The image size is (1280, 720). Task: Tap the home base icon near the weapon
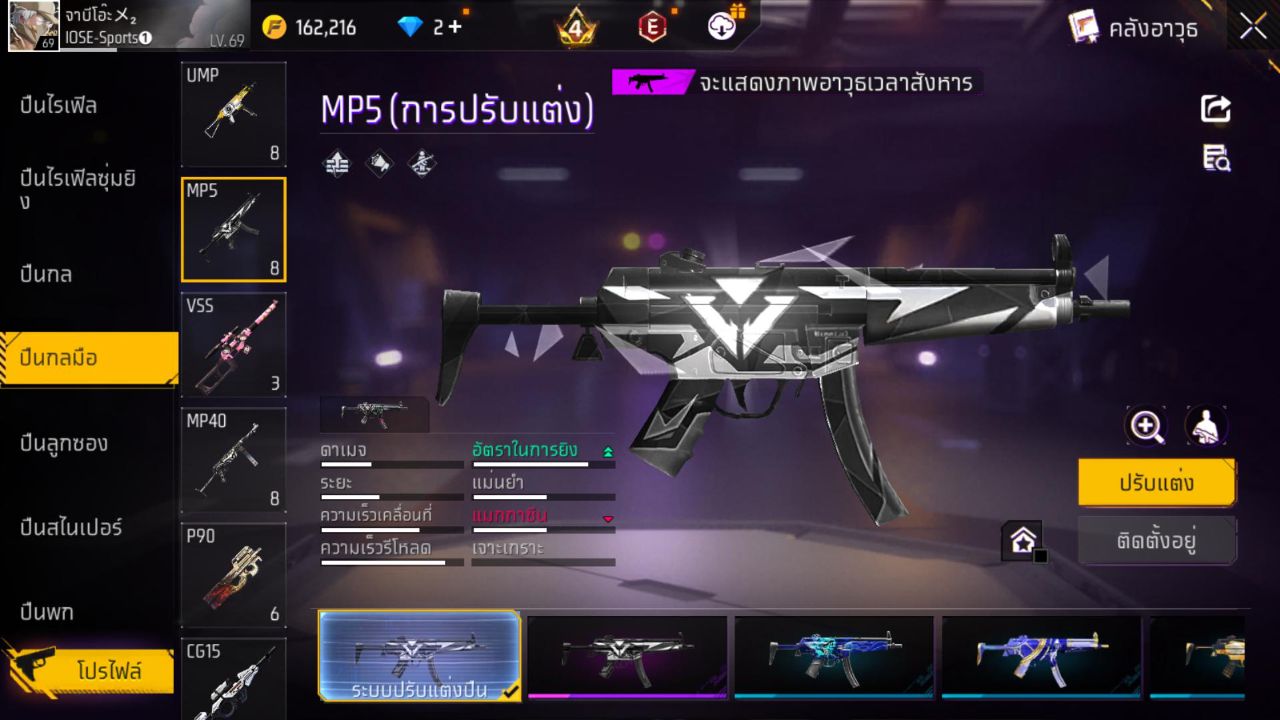pos(1022,538)
